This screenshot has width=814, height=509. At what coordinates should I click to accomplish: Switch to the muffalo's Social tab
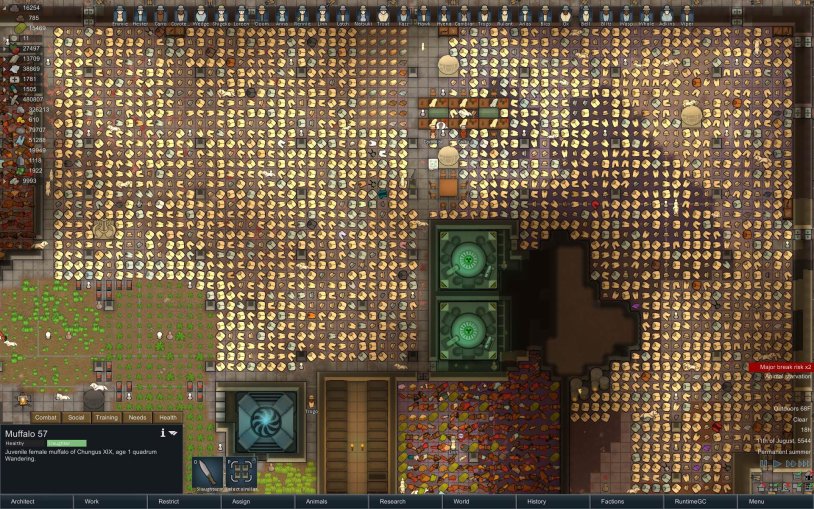77,417
